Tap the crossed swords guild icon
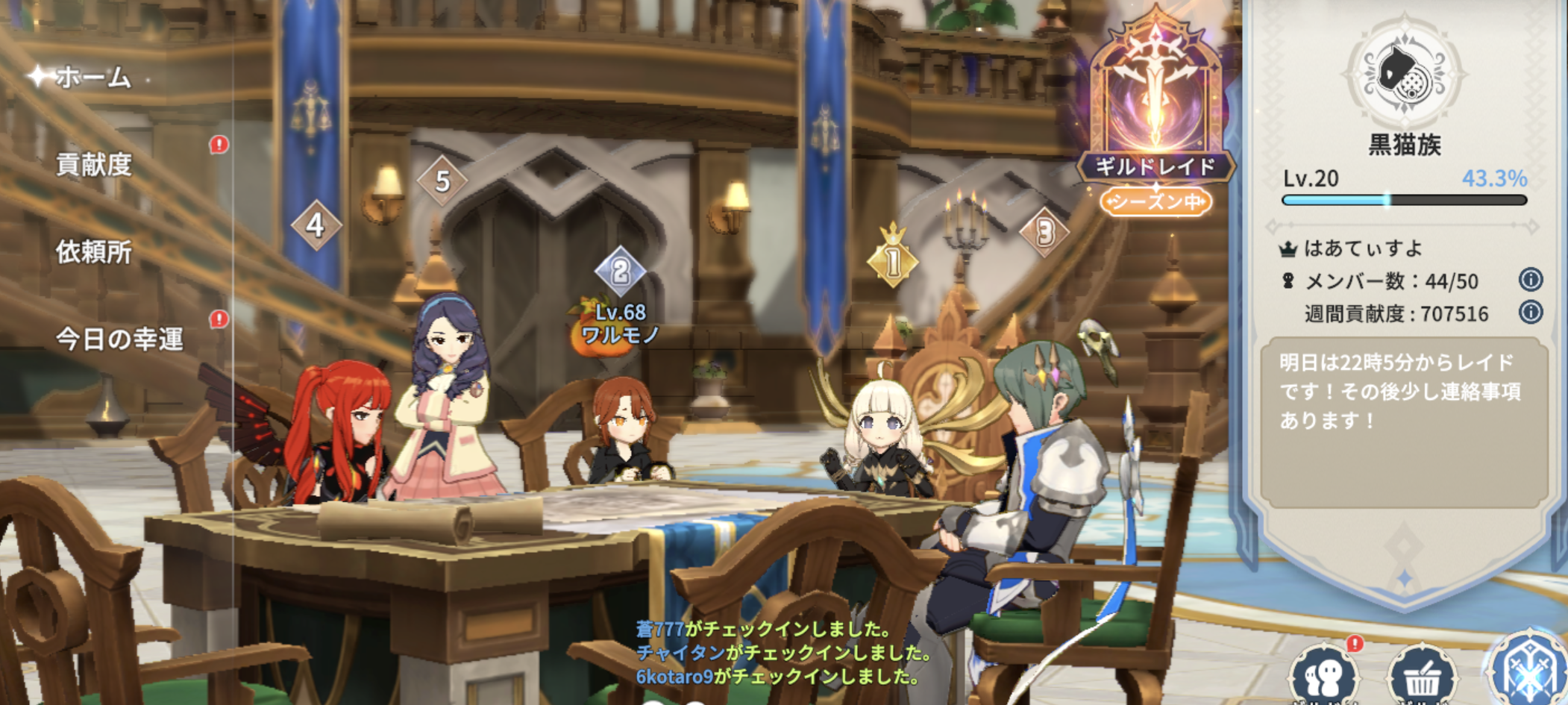 coord(1528,671)
